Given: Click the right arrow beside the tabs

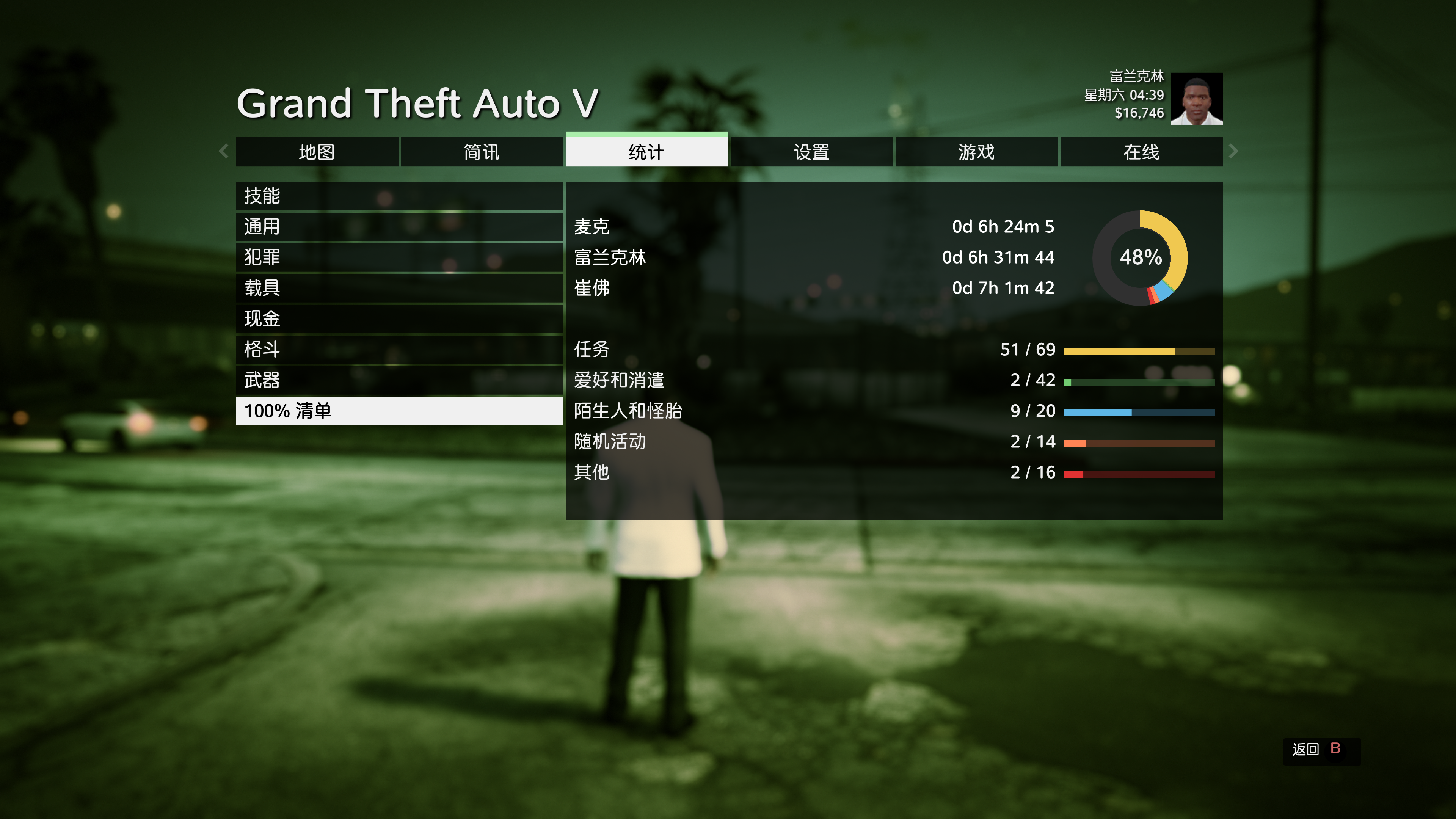Looking at the screenshot, I should 1233,151.
